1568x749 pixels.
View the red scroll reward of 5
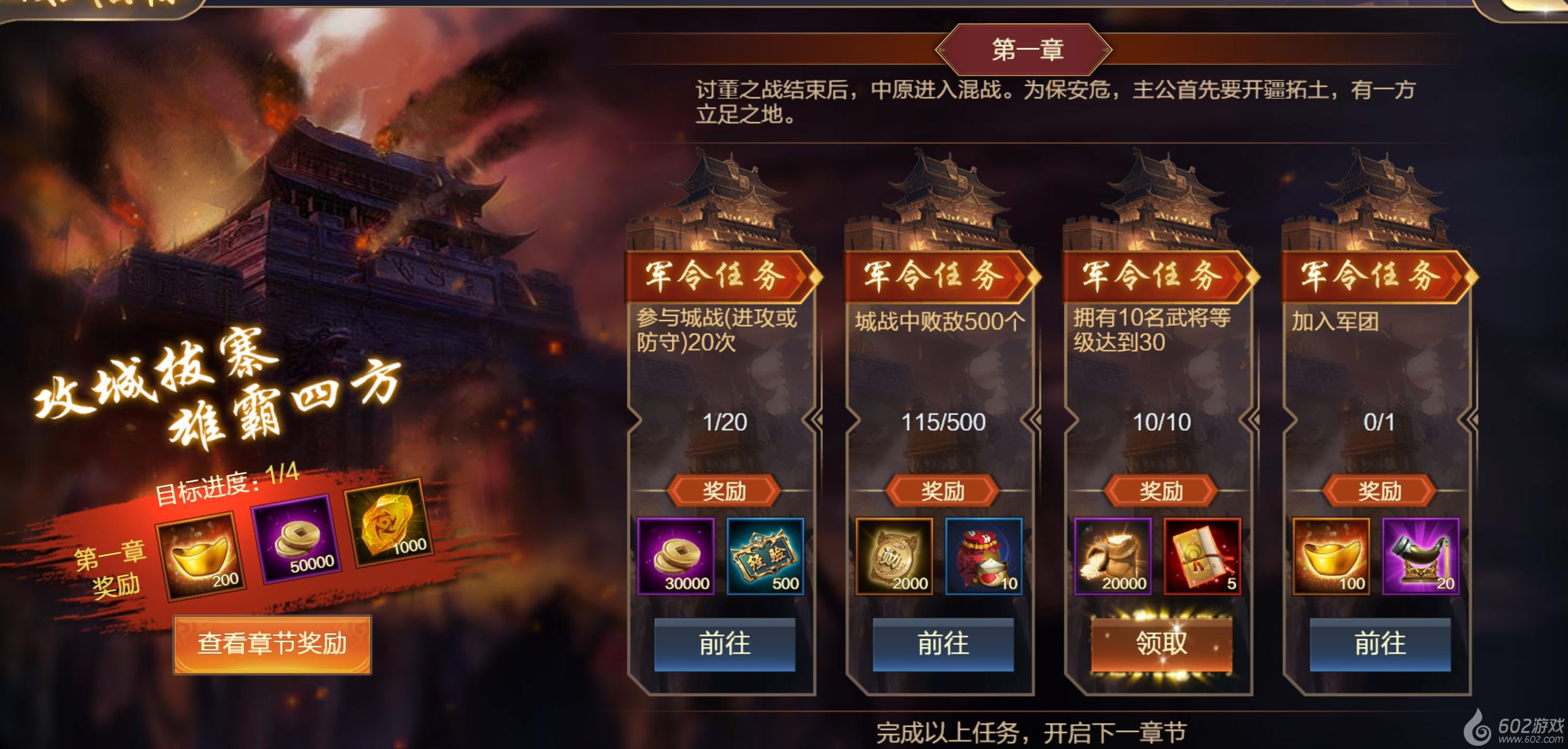click(x=1202, y=556)
